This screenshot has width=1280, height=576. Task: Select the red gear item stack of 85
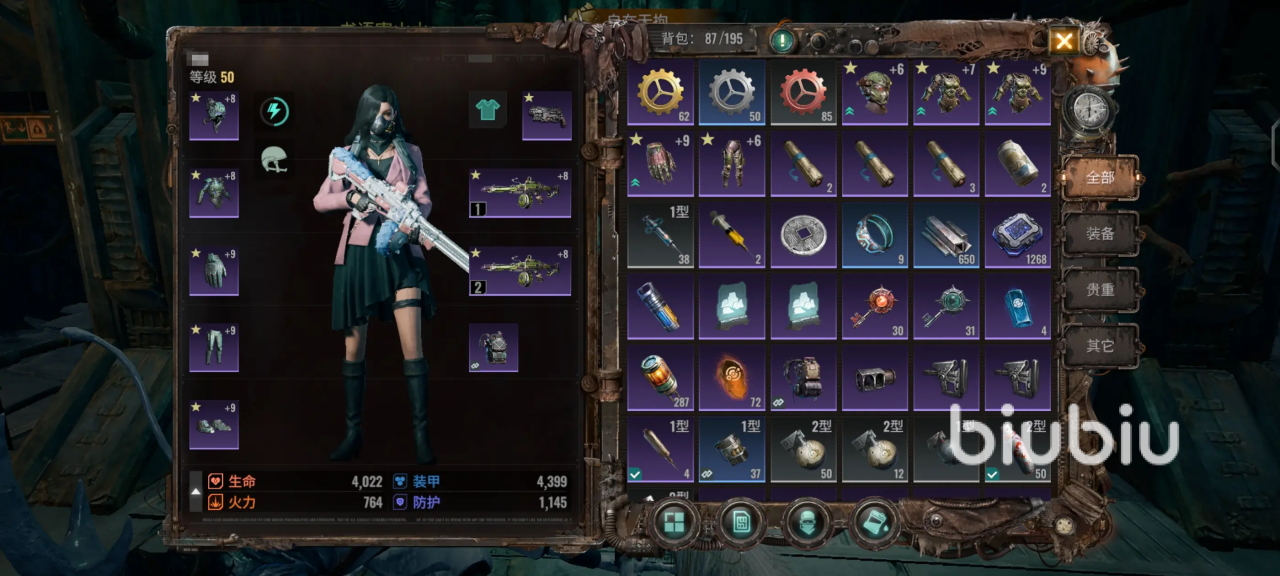(x=803, y=92)
